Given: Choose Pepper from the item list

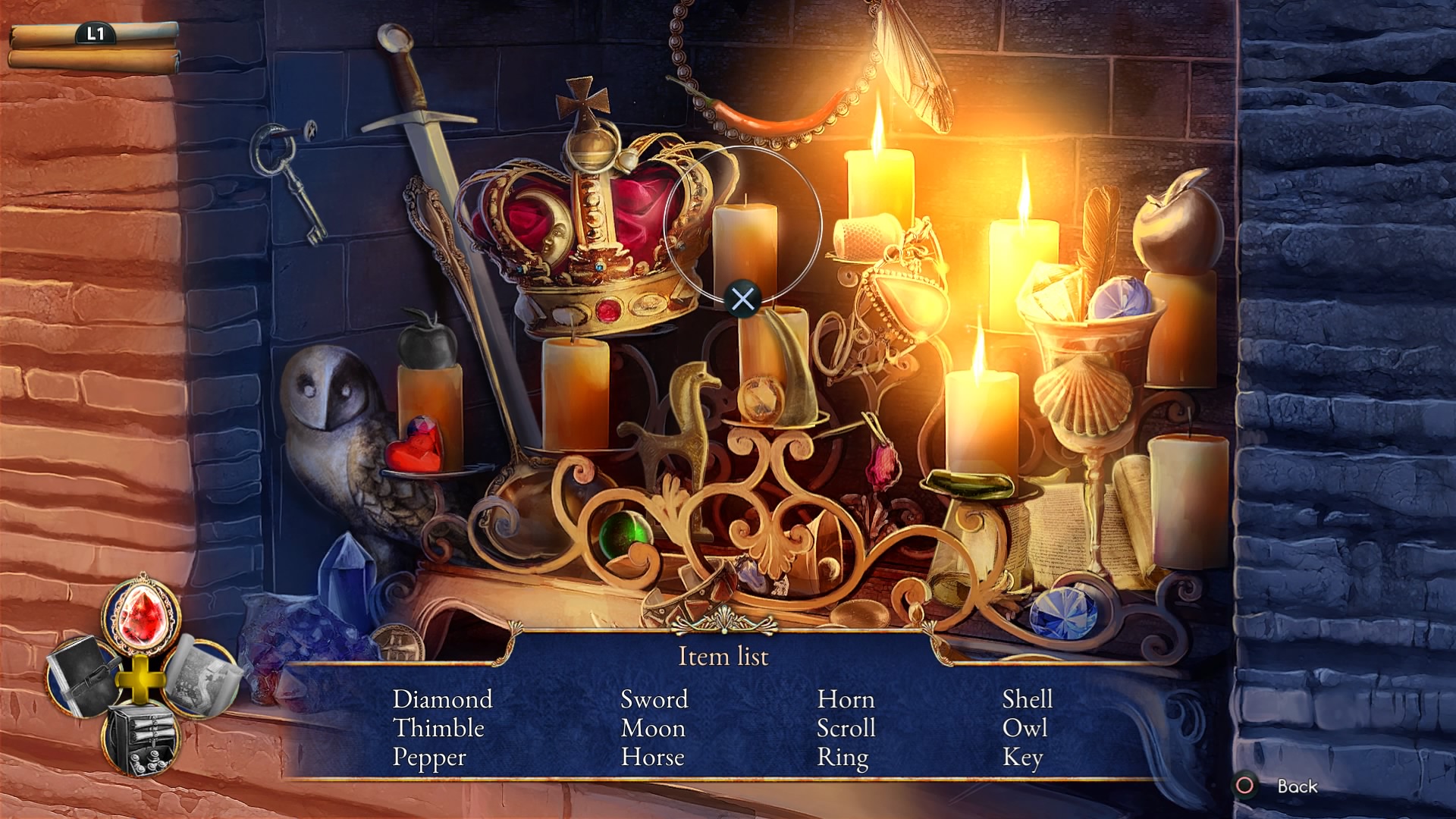Looking at the screenshot, I should pos(429,758).
